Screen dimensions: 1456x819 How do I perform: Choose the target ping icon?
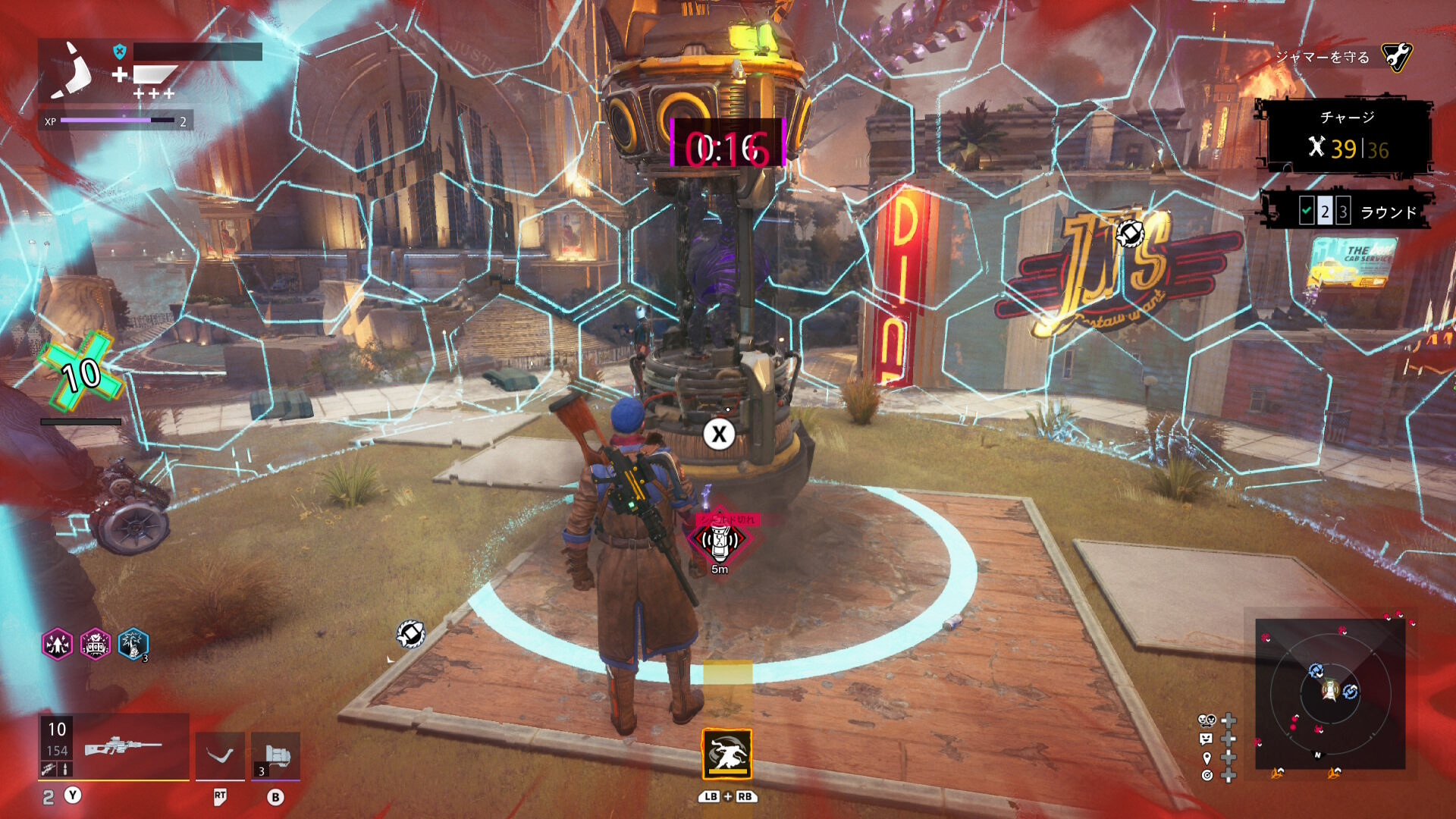coord(1207,775)
